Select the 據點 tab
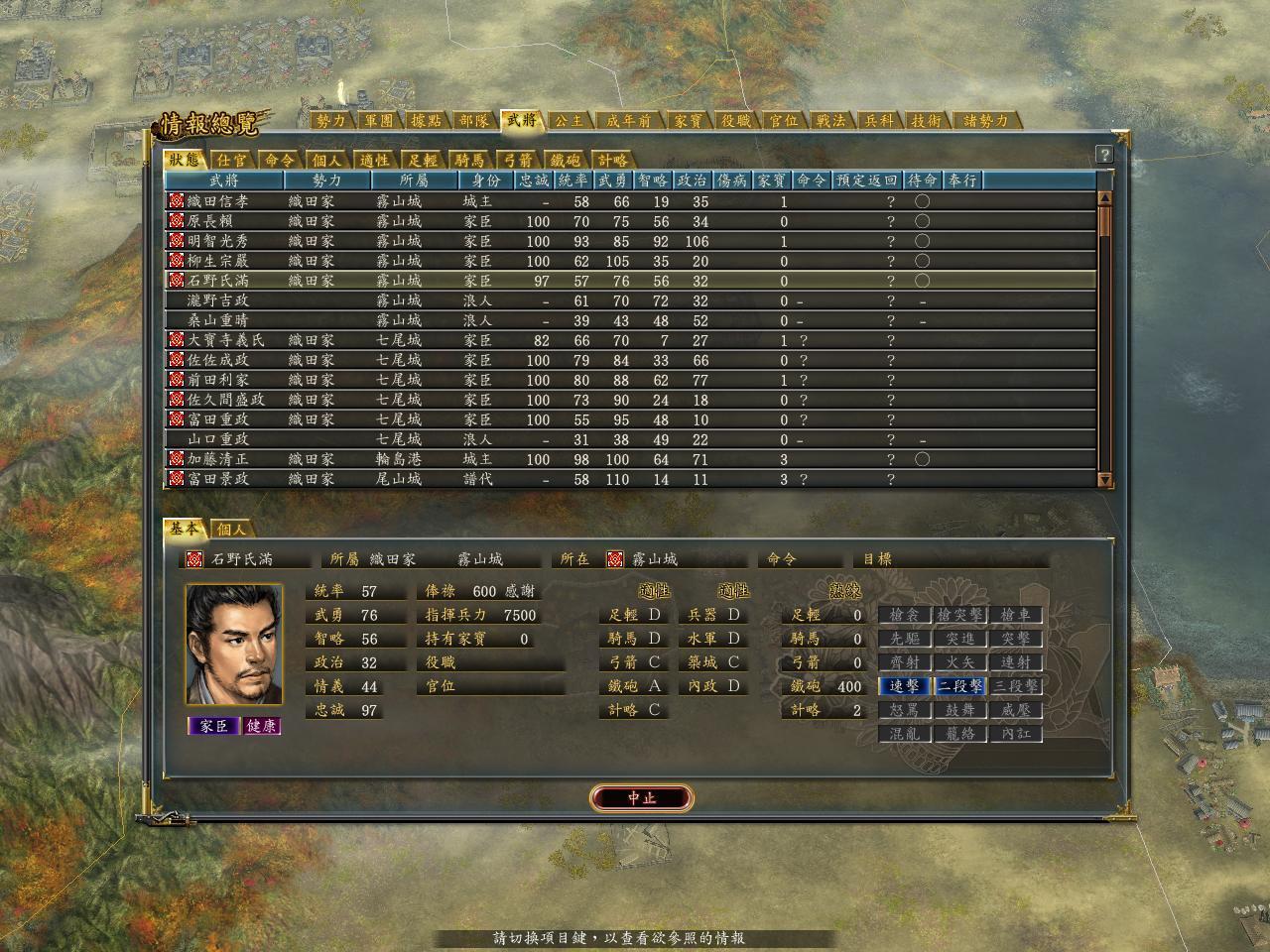 [x=427, y=121]
